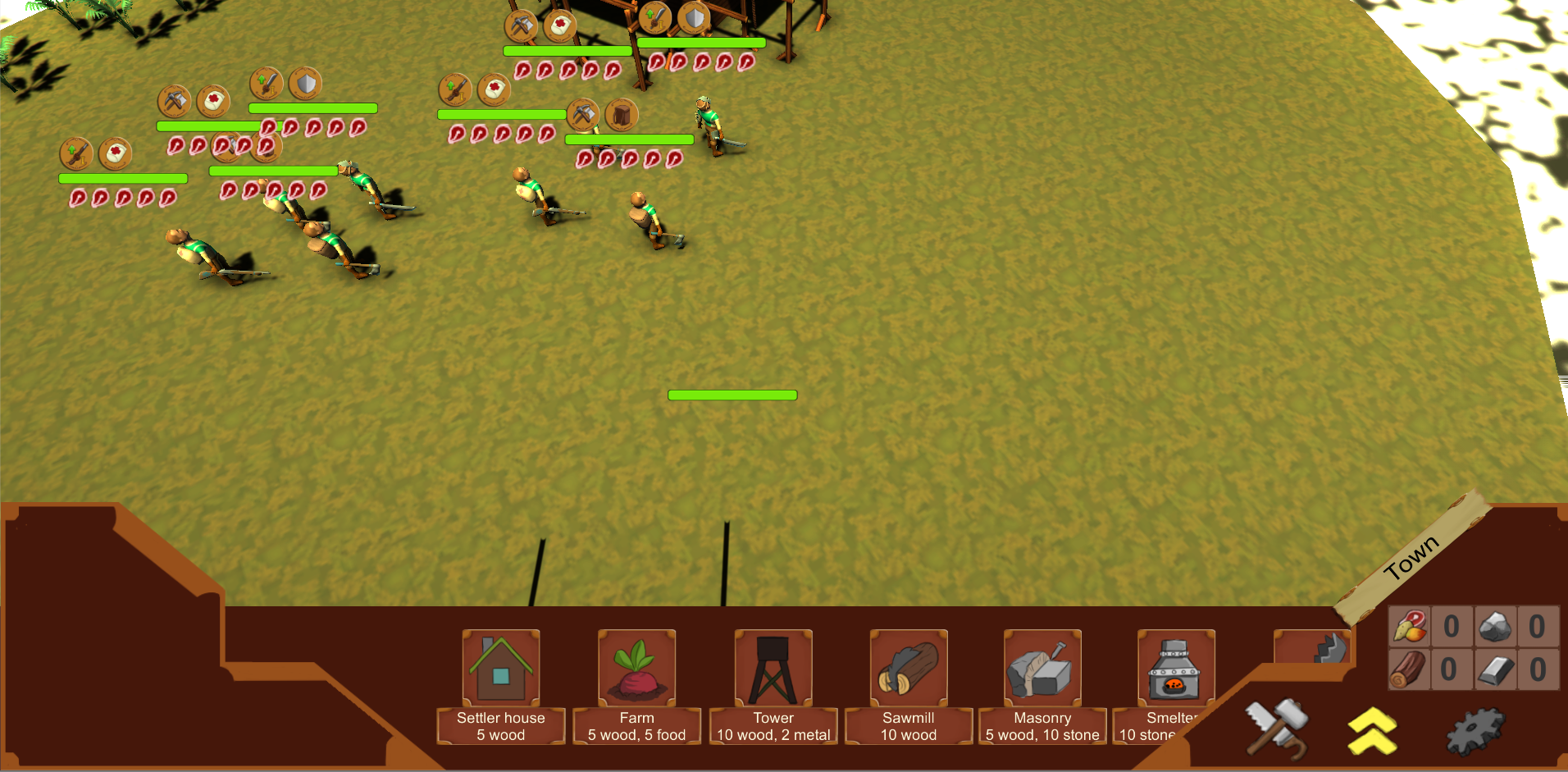
Task: Click the tree stump gather icon
Action: (622, 115)
